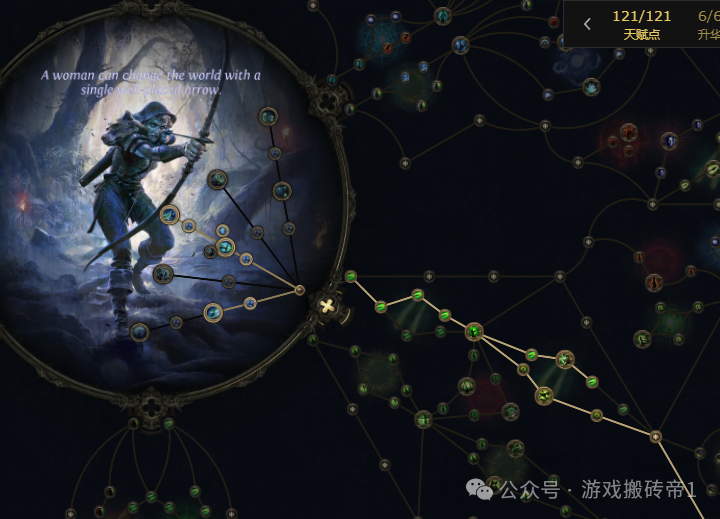The width and height of the screenshot is (720, 519).
Task: Select the small node where the ascendancy lines converge
Action: point(299,290)
